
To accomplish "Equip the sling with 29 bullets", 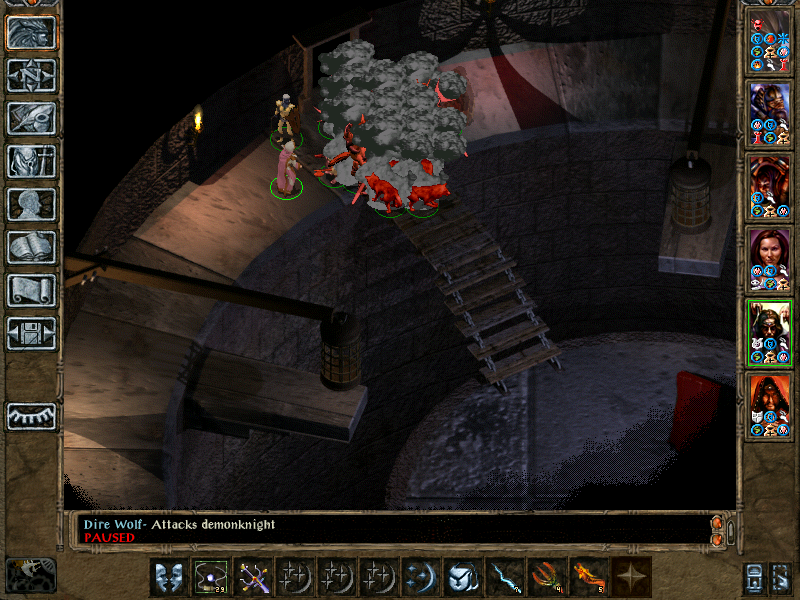I will [211, 577].
